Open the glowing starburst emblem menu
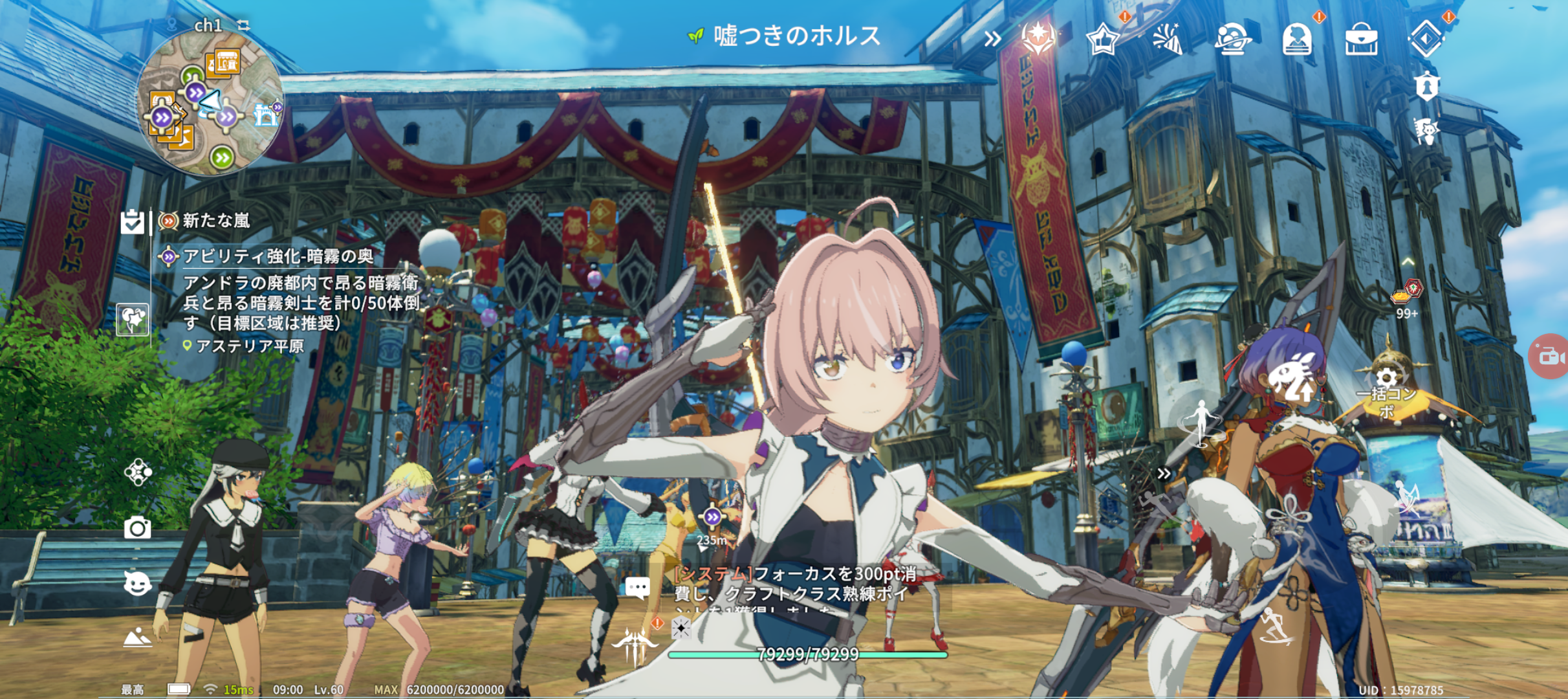 [1038, 38]
